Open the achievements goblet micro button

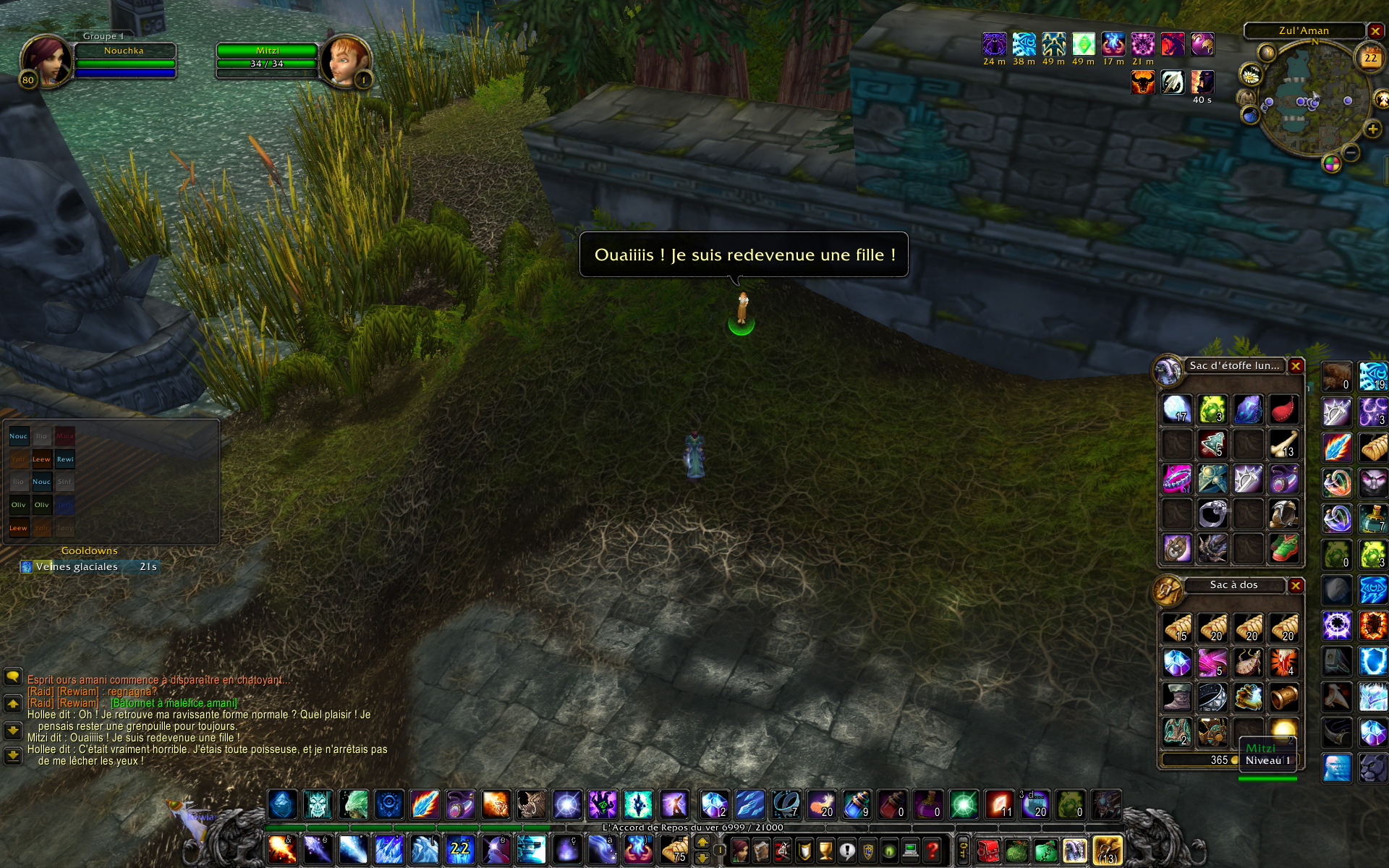click(x=825, y=850)
